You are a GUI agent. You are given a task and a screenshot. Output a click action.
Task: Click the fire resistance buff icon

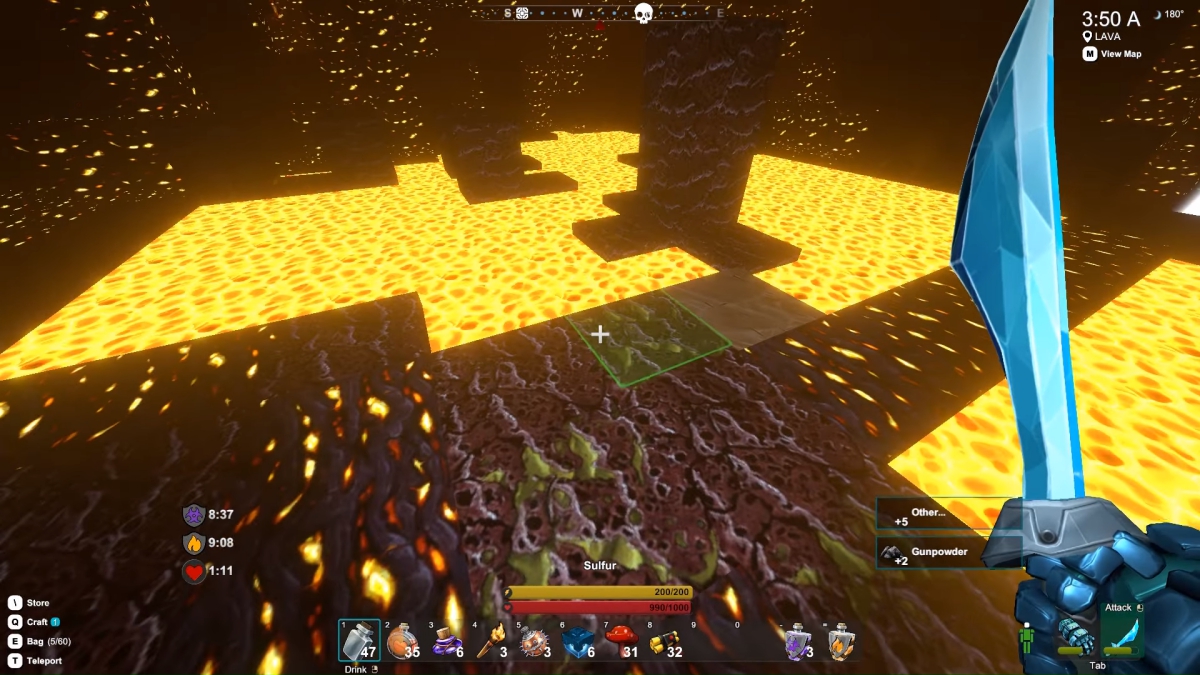(x=194, y=544)
